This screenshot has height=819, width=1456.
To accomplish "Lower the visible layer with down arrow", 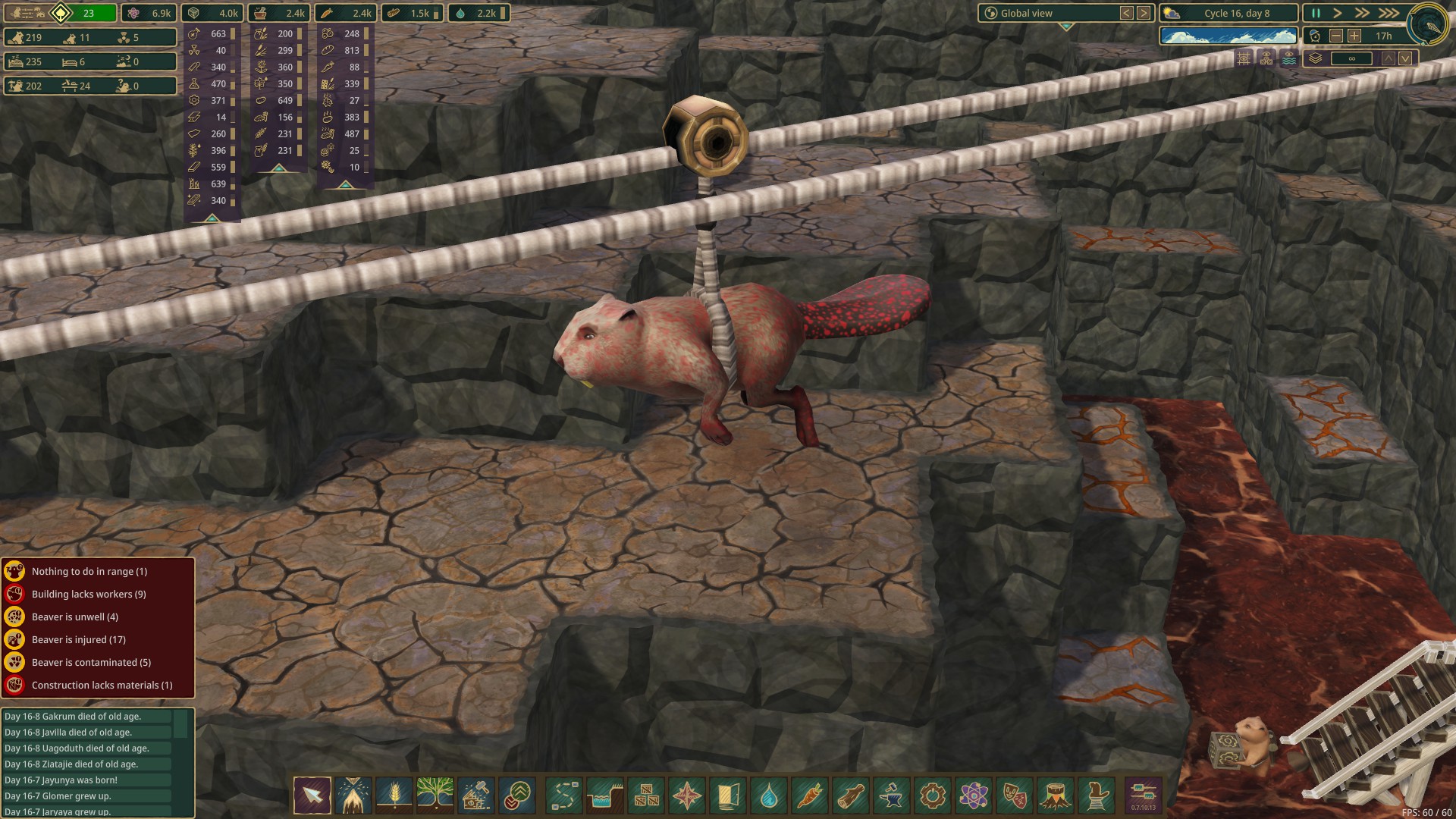I will pyautogui.click(x=1405, y=58).
